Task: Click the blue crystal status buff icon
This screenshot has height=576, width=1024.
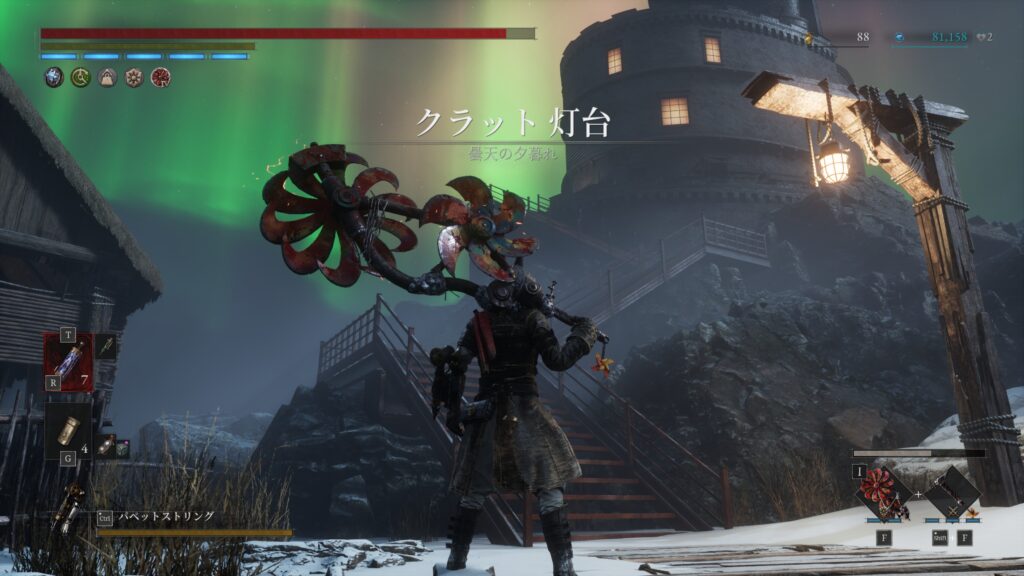Action: [54, 77]
